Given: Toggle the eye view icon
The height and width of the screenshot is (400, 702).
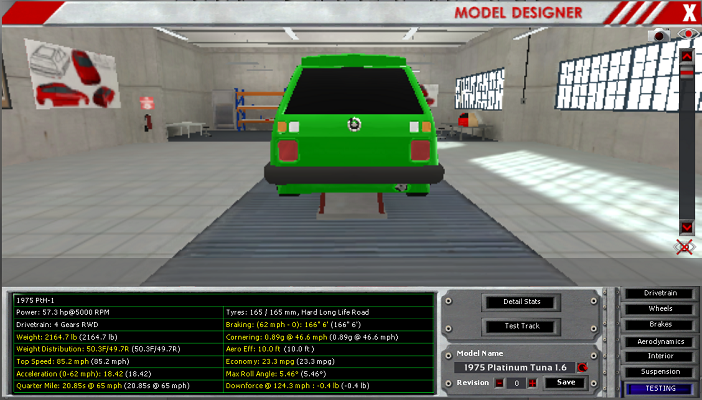Looking at the screenshot, I should tap(686, 35).
